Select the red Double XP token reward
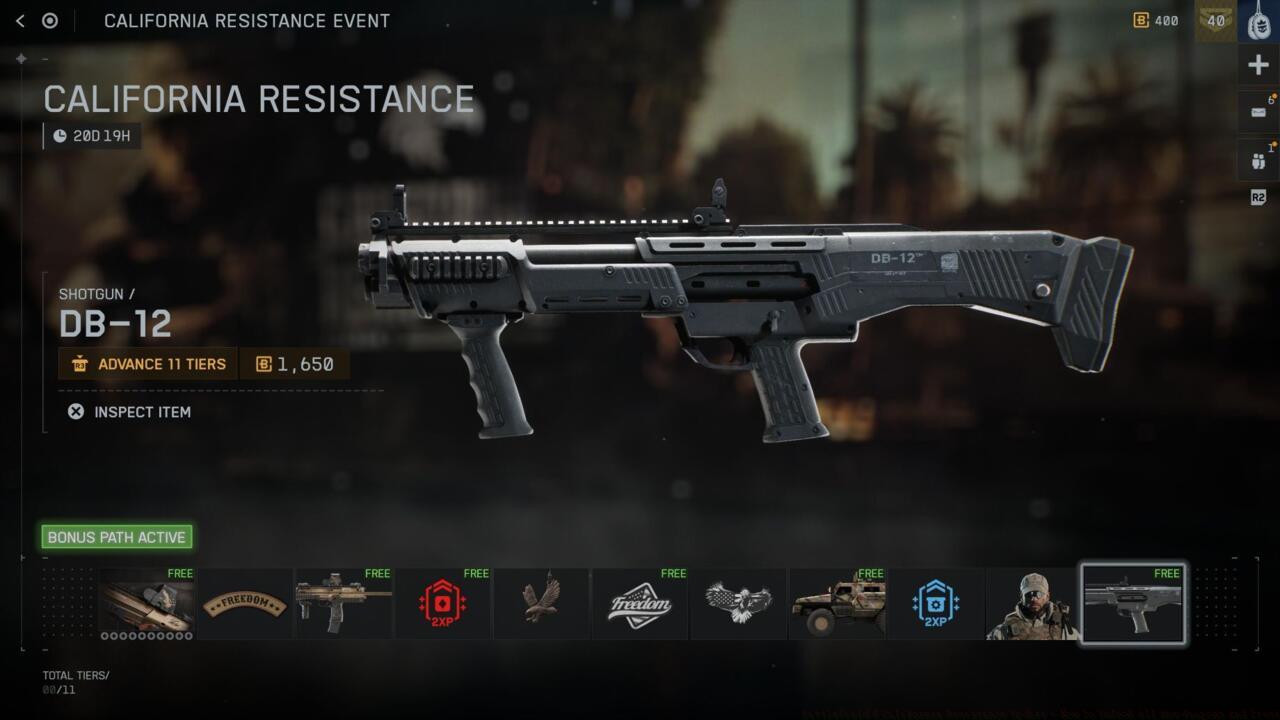Image resolution: width=1280 pixels, height=720 pixels. click(x=442, y=603)
